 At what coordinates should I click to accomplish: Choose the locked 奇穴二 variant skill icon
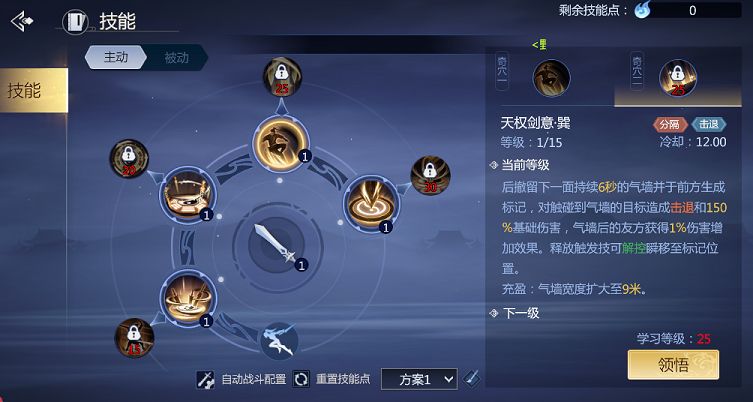click(678, 77)
